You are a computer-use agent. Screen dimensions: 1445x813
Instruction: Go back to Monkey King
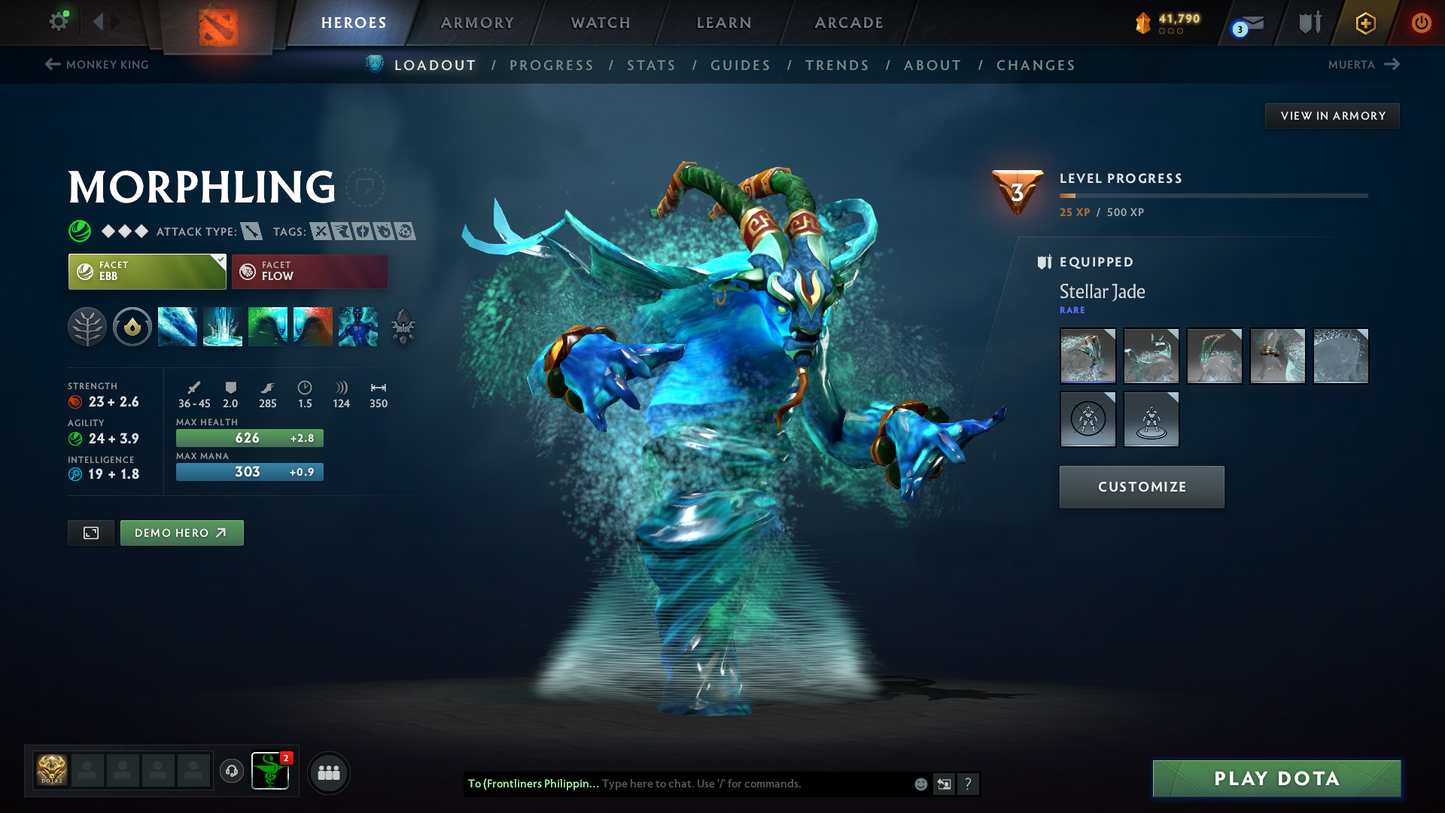click(96, 64)
